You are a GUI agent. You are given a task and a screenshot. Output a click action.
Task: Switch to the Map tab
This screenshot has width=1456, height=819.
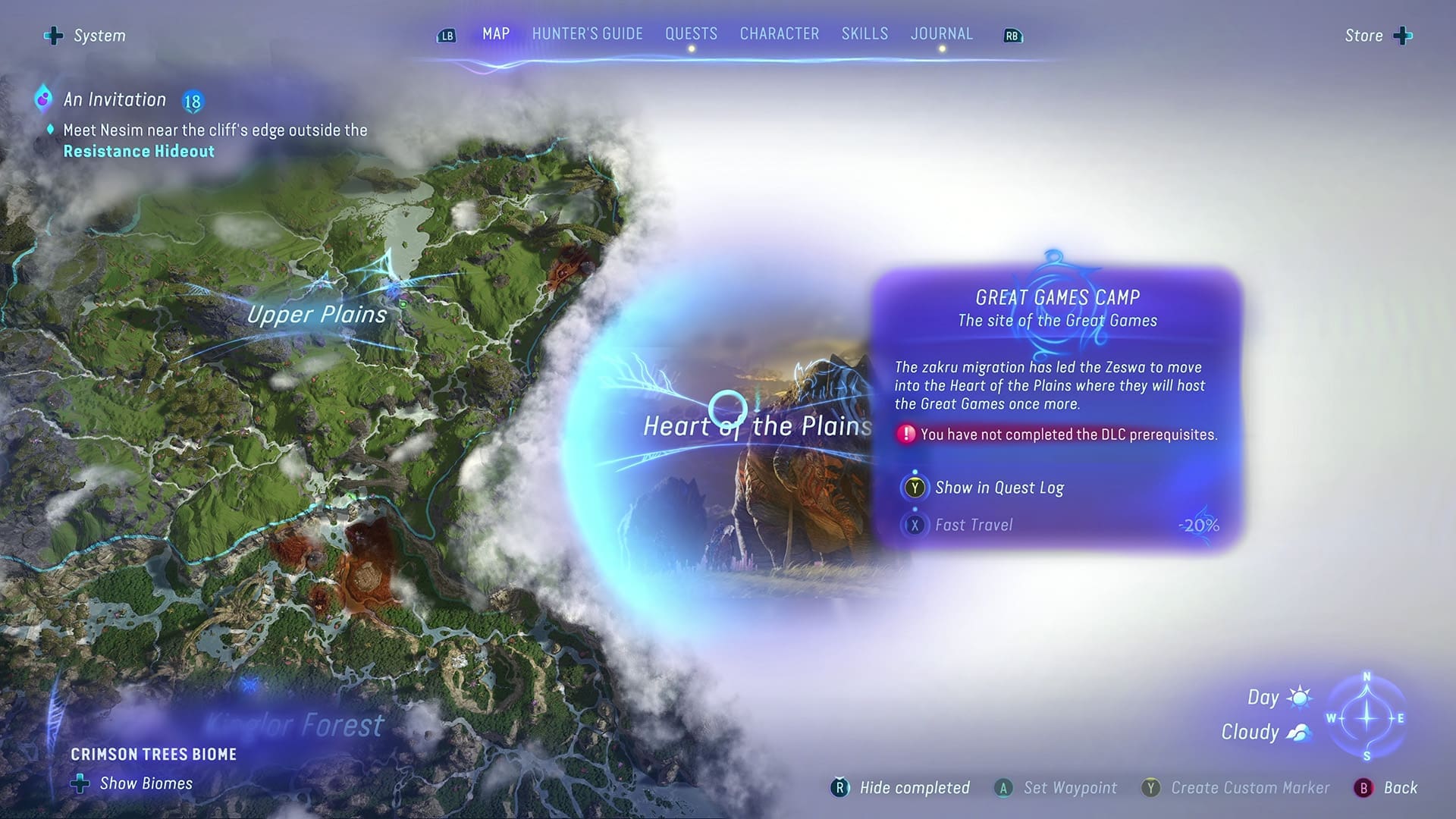(496, 34)
